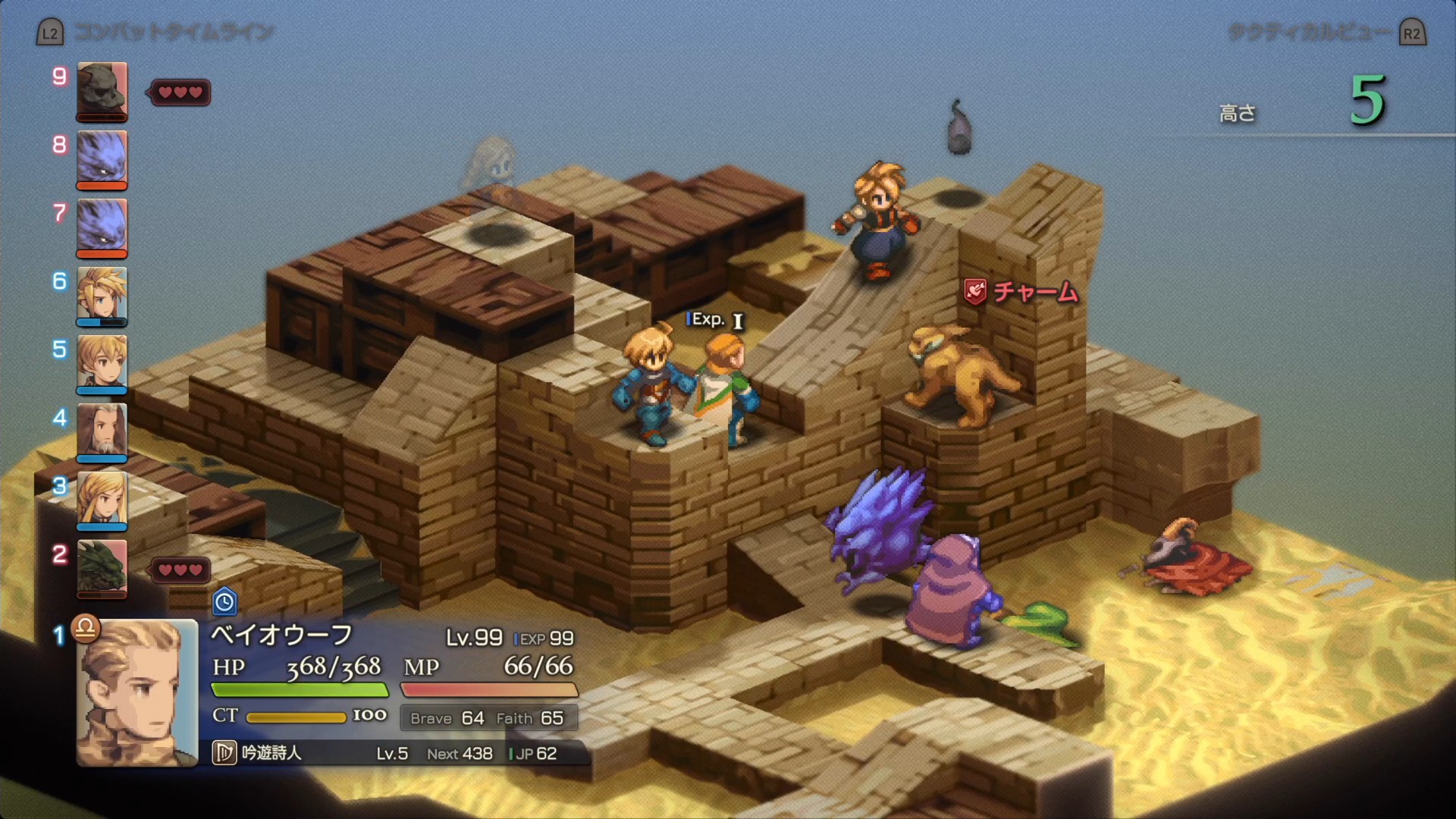Click the hearts charm bubble beside turn 2
This screenshot has width=1456, height=819.
click(x=180, y=570)
